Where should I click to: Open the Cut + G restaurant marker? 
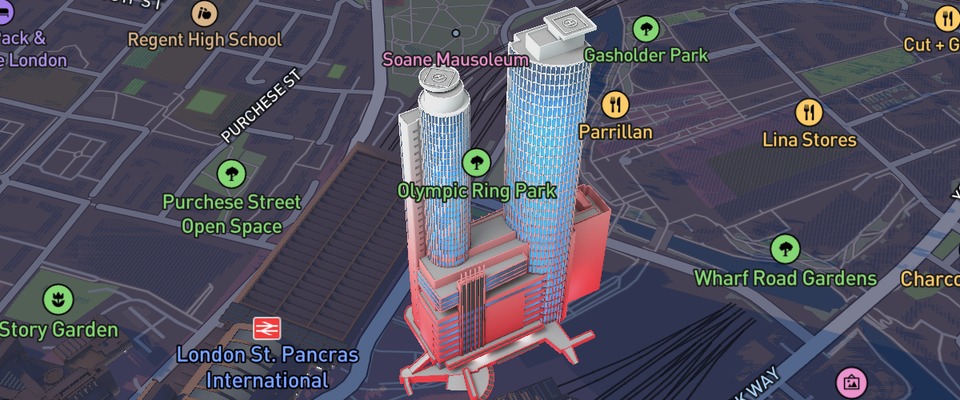coord(946,18)
